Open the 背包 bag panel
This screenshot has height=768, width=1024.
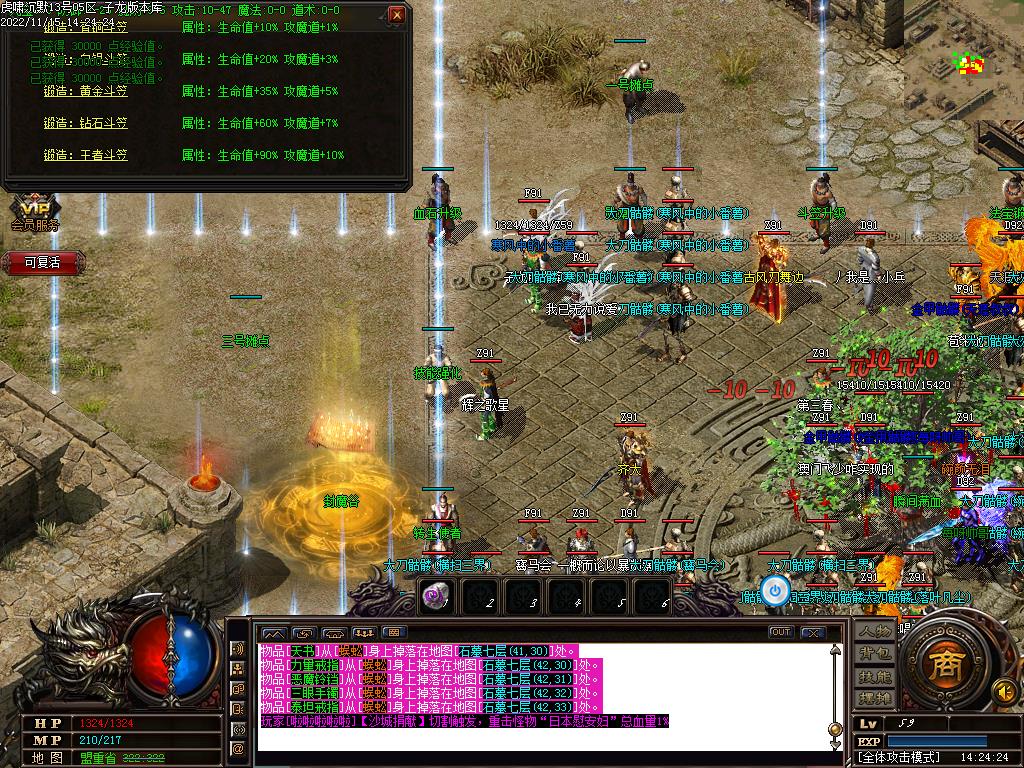875,654
